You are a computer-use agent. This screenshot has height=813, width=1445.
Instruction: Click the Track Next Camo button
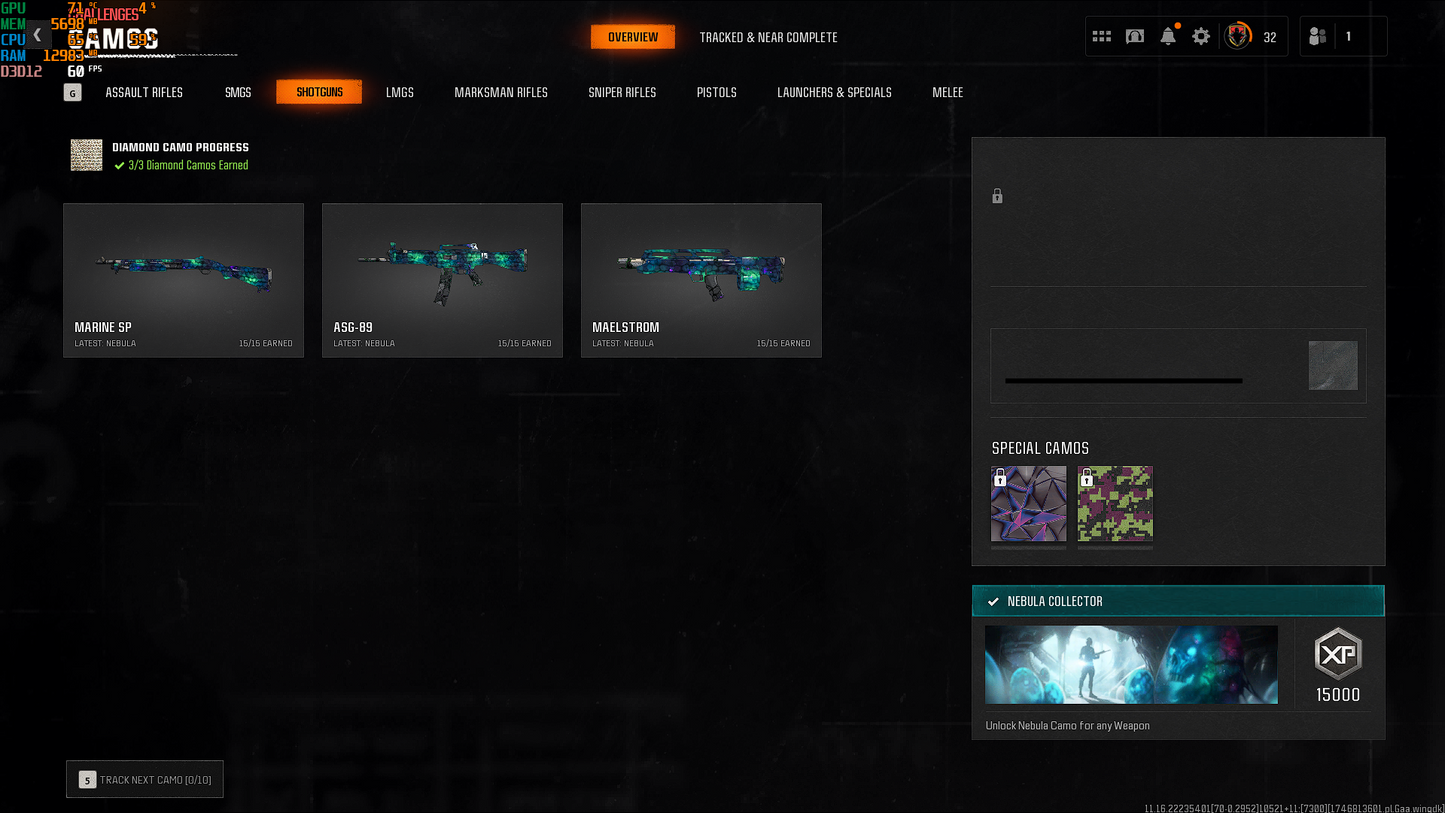click(x=145, y=780)
